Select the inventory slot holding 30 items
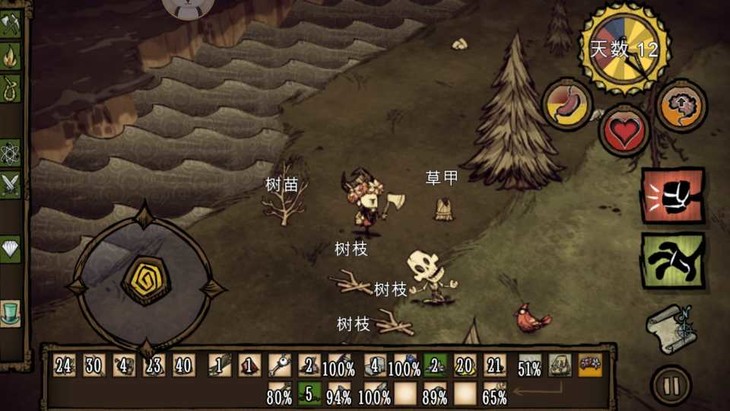Viewport: 730px width, 411px height. click(x=94, y=366)
